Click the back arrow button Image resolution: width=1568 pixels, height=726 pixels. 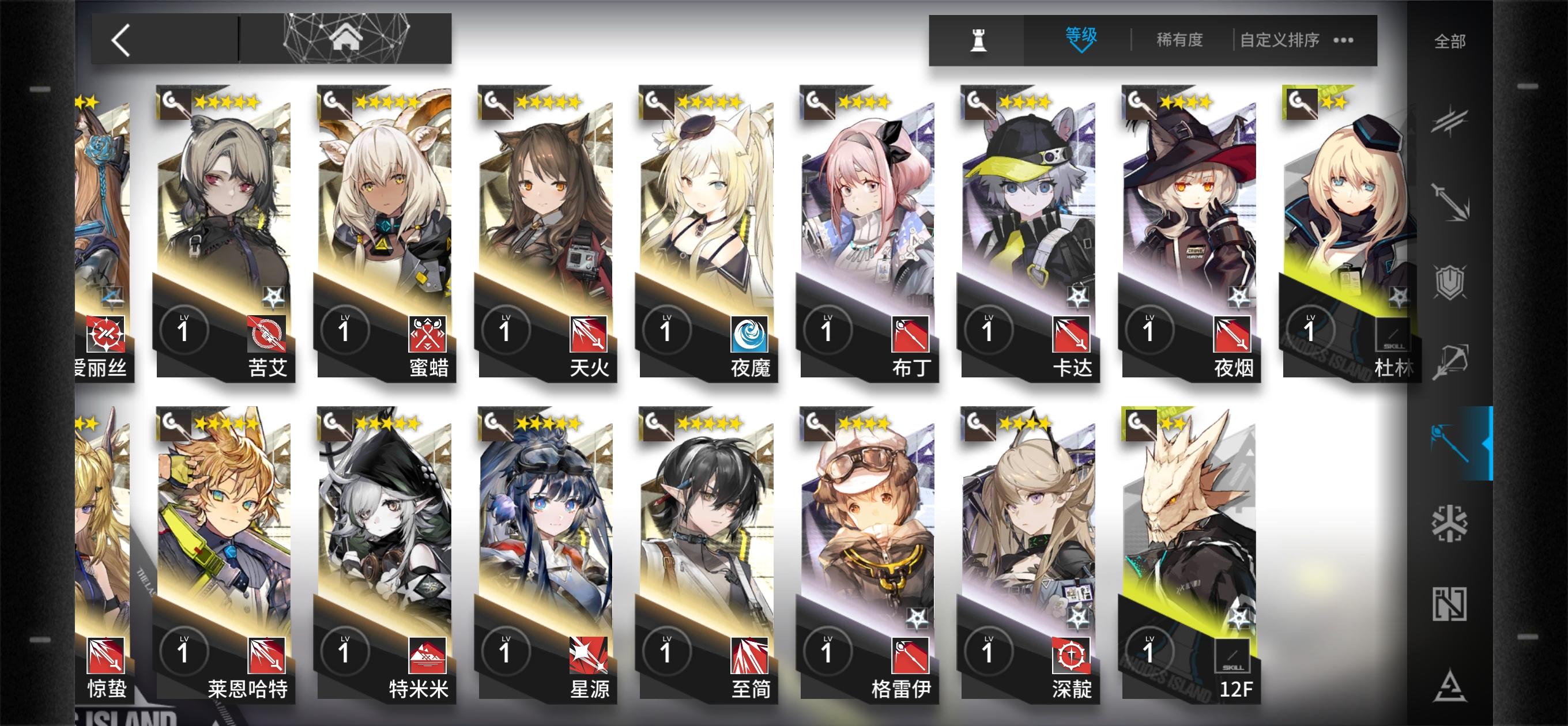(x=120, y=41)
